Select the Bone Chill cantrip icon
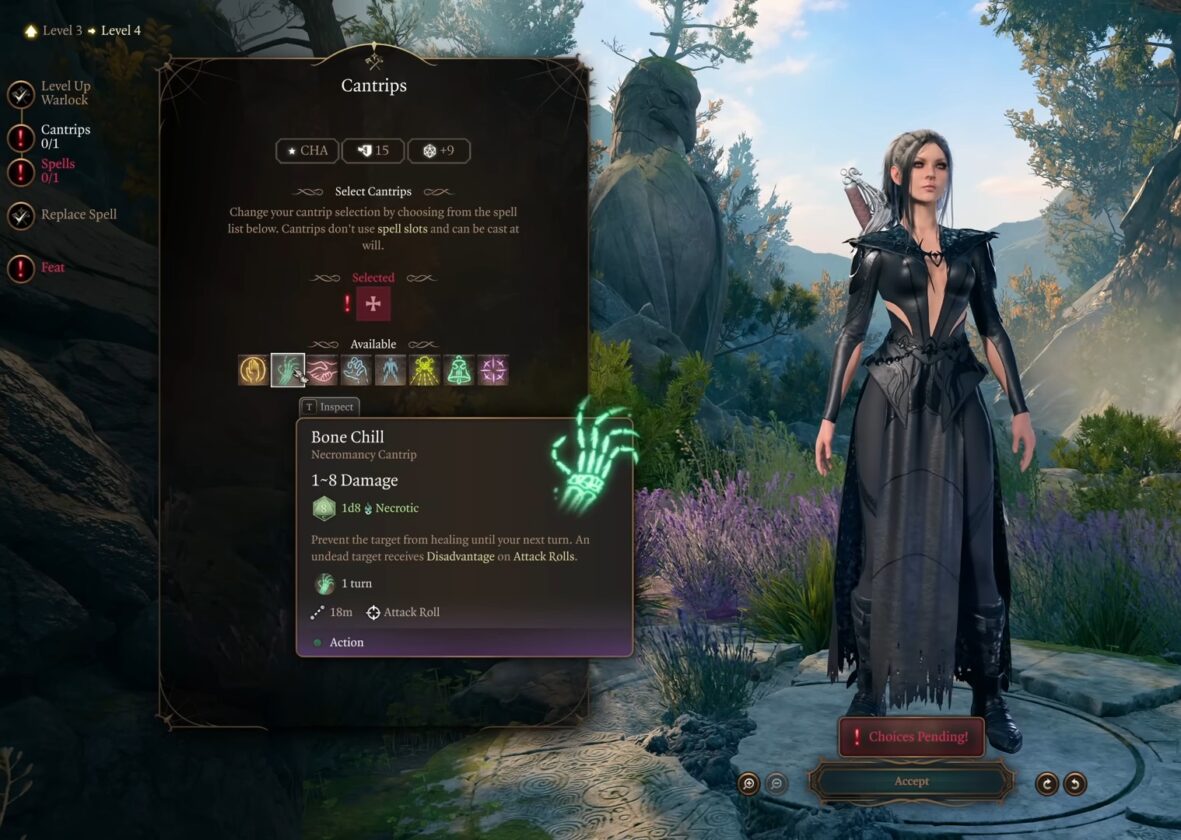The height and width of the screenshot is (840, 1181). tap(287, 370)
